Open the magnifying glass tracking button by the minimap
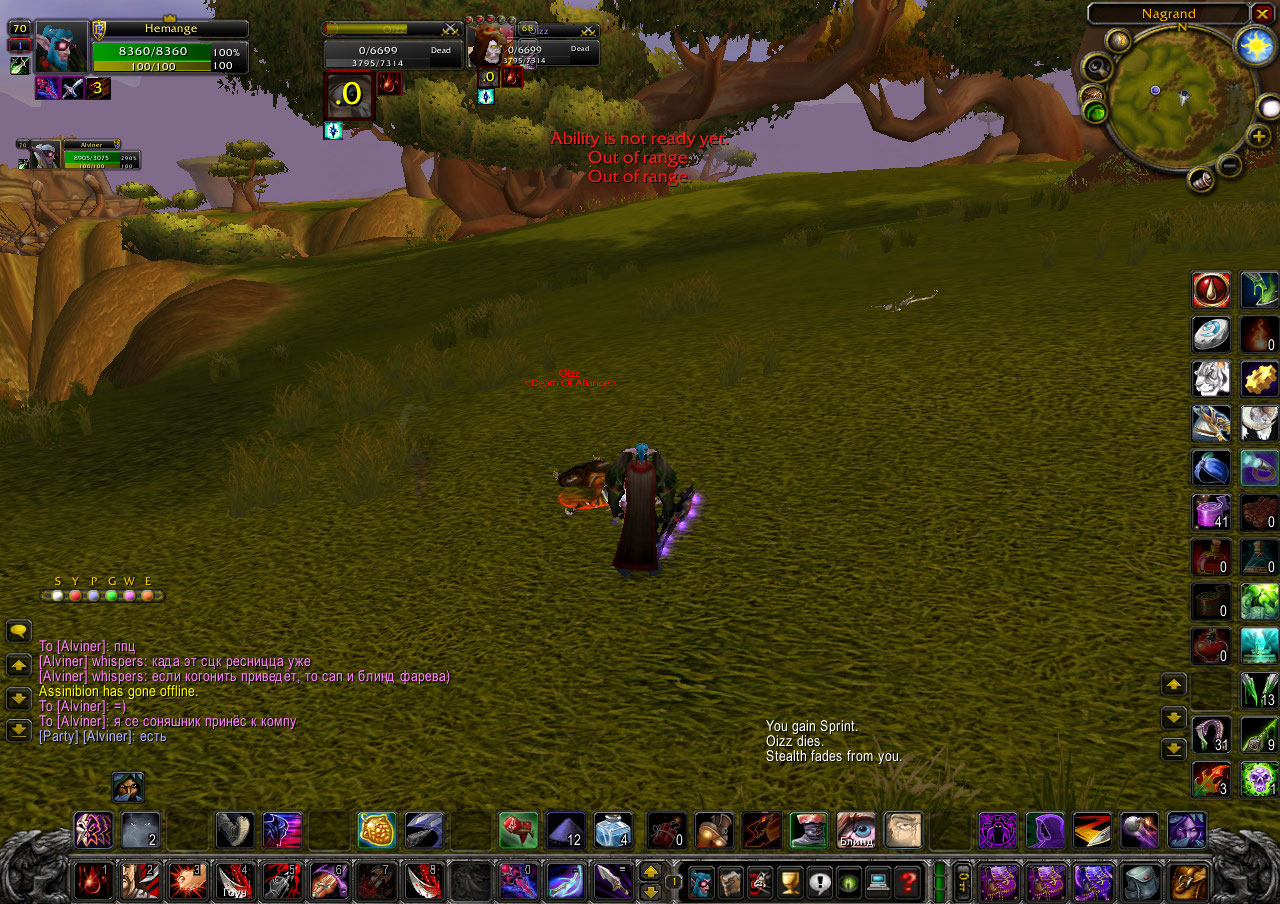 click(x=1096, y=68)
